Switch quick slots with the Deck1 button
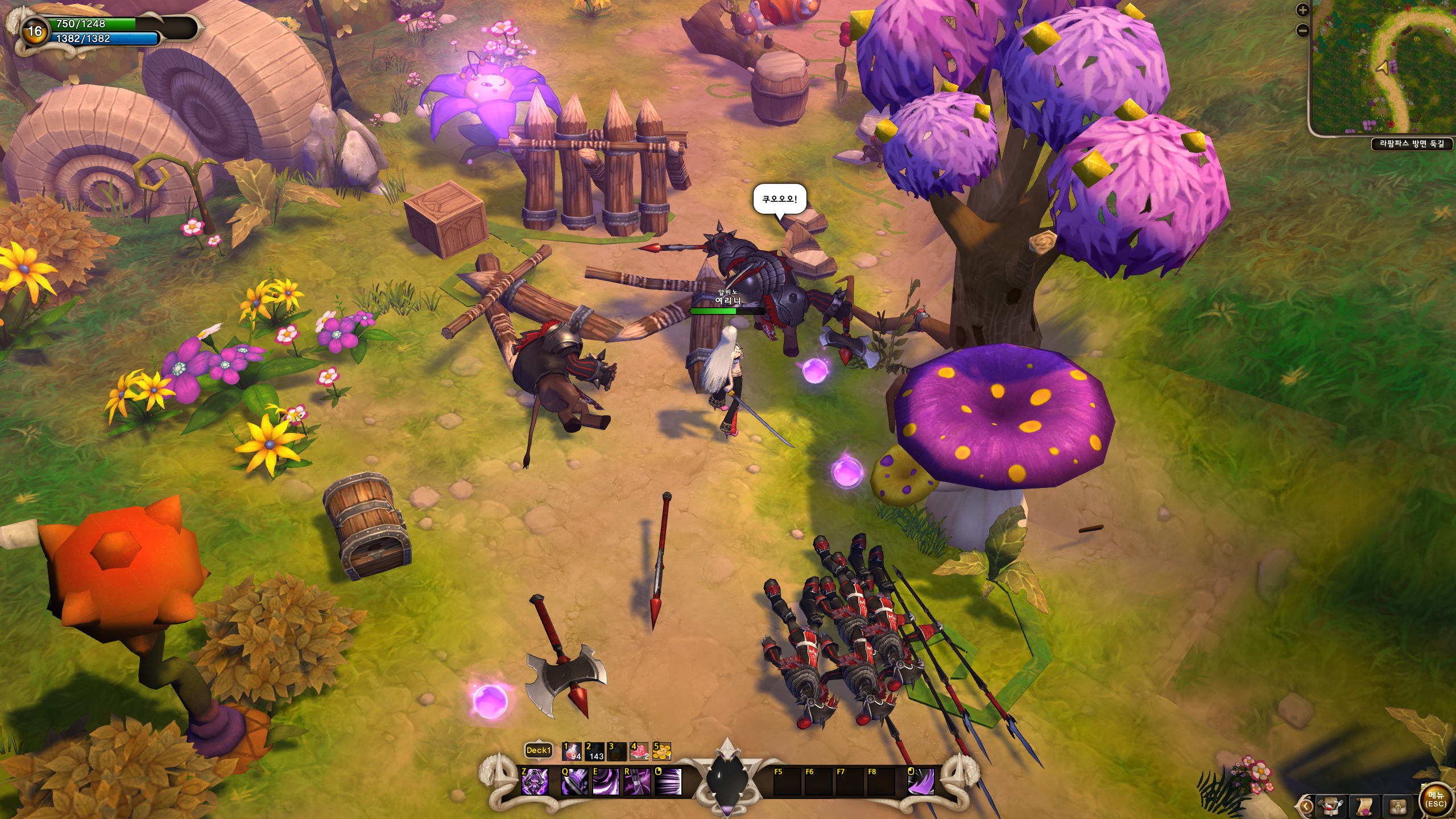Viewport: 1456px width, 819px height. coord(538,751)
